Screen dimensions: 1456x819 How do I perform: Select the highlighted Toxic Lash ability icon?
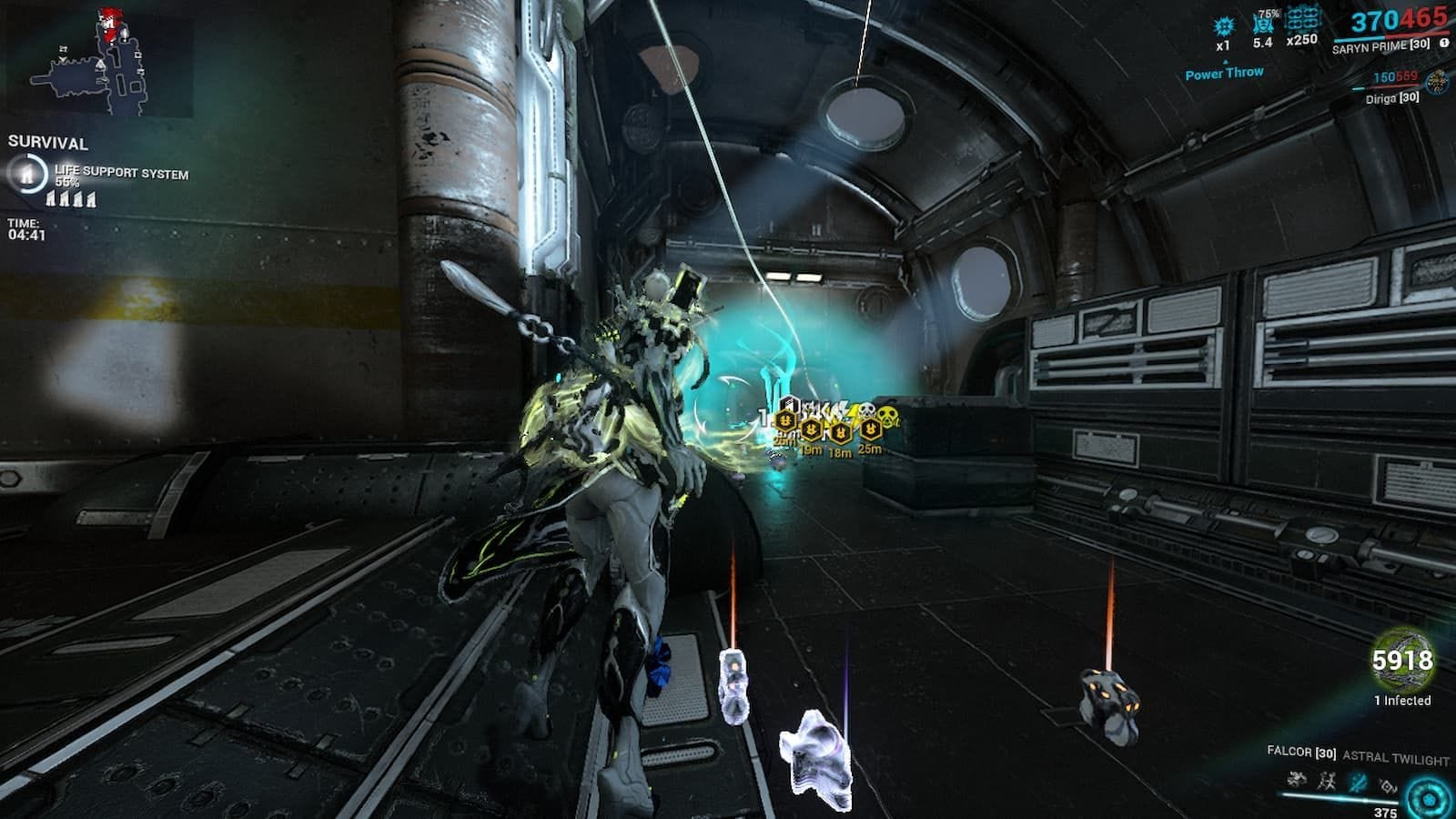(x=1357, y=781)
